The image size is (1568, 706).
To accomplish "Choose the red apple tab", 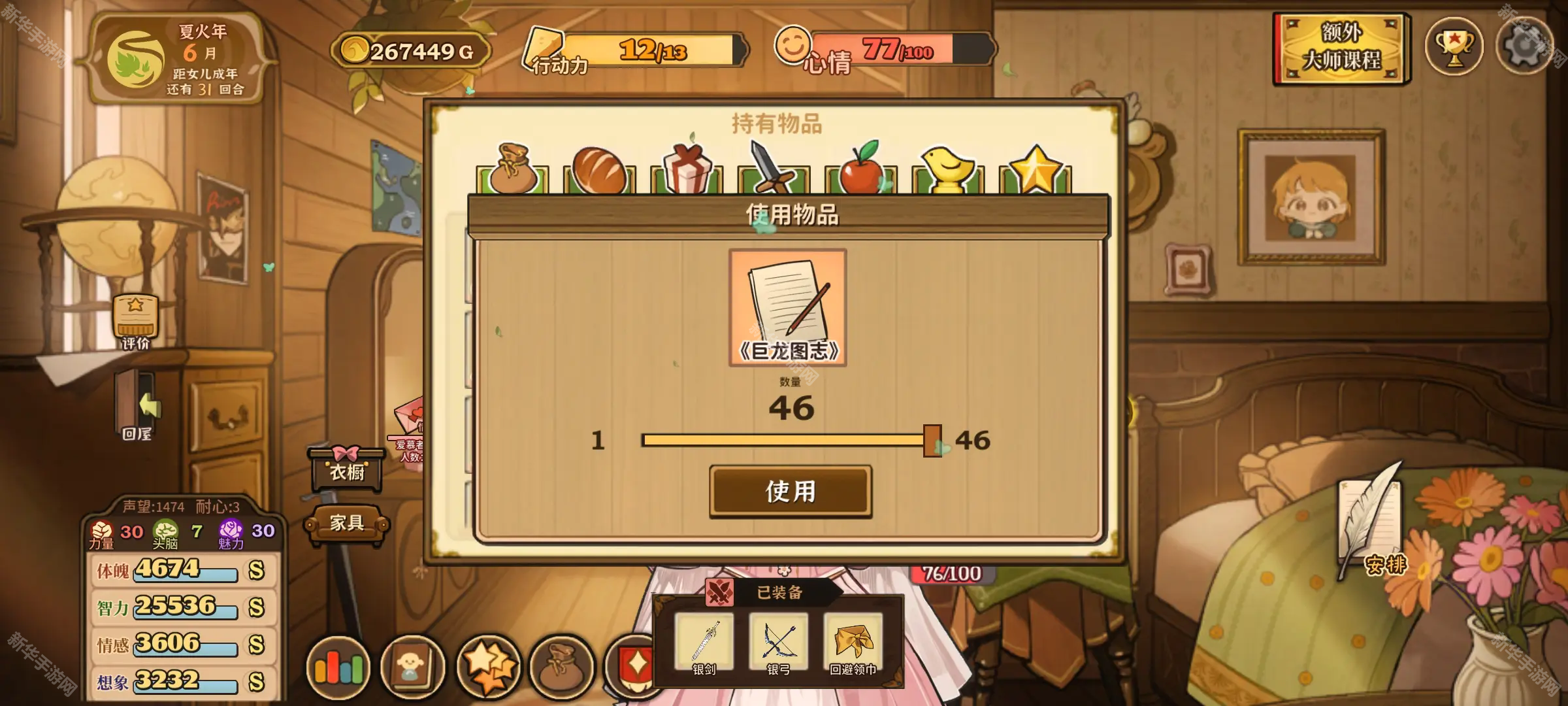I will (x=860, y=170).
